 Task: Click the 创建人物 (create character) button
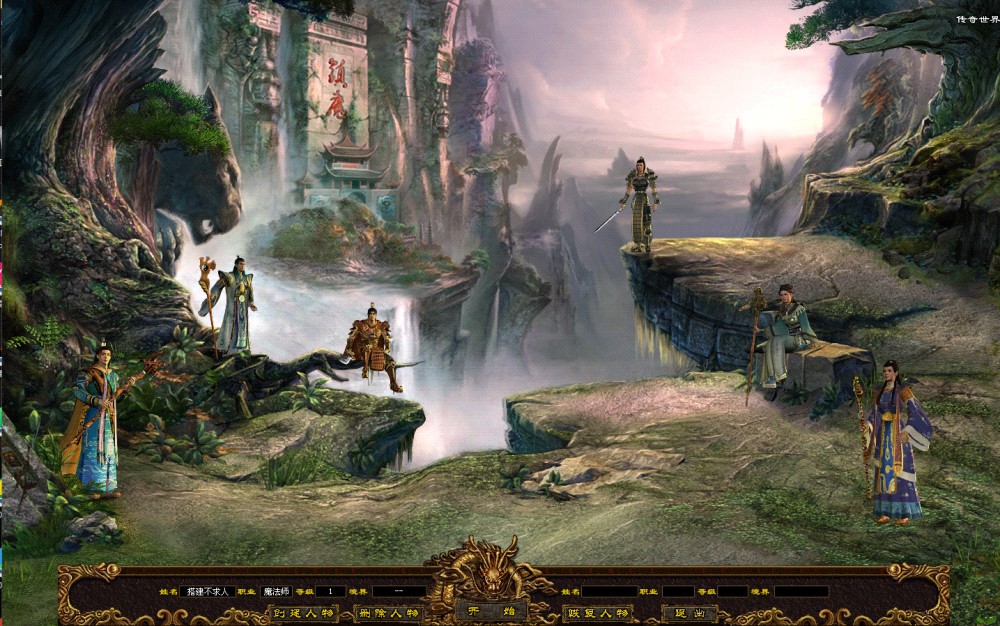tap(305, 613)
